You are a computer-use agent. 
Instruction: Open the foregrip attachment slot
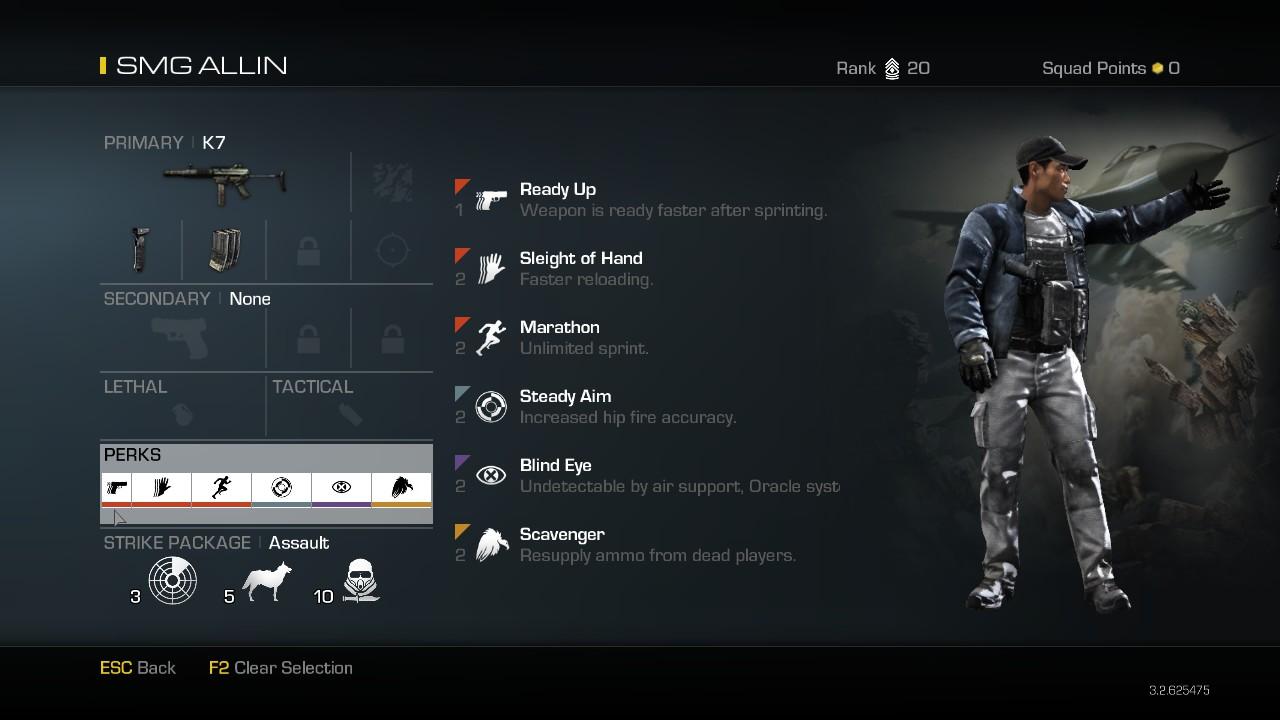click(x=141, y=249)
